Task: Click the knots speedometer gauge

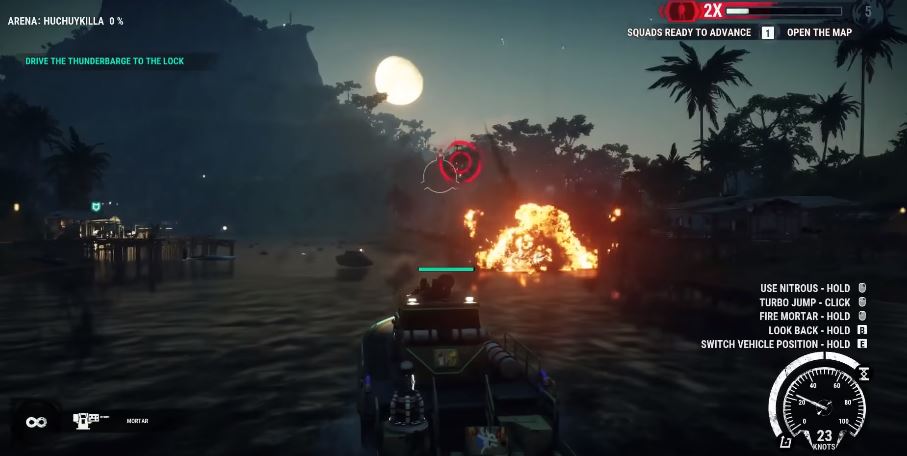Action: coord(820,405)
